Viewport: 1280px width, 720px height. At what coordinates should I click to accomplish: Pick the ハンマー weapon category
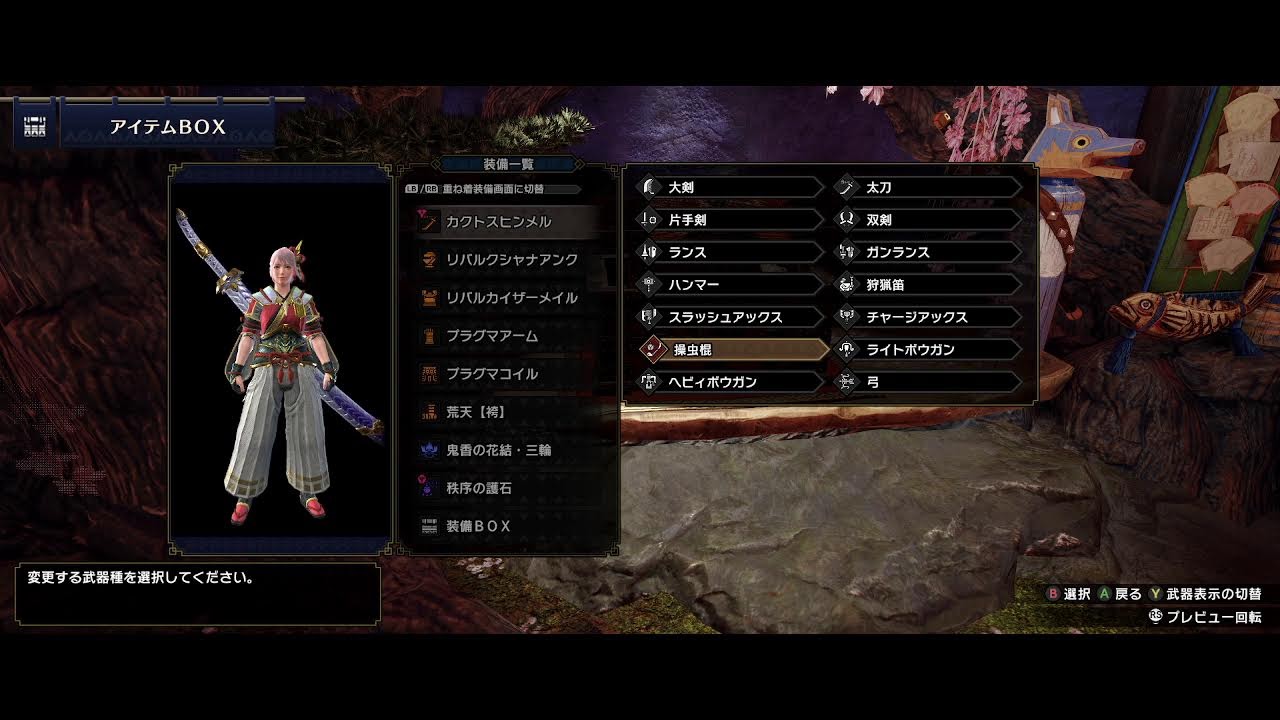point(730,284)
